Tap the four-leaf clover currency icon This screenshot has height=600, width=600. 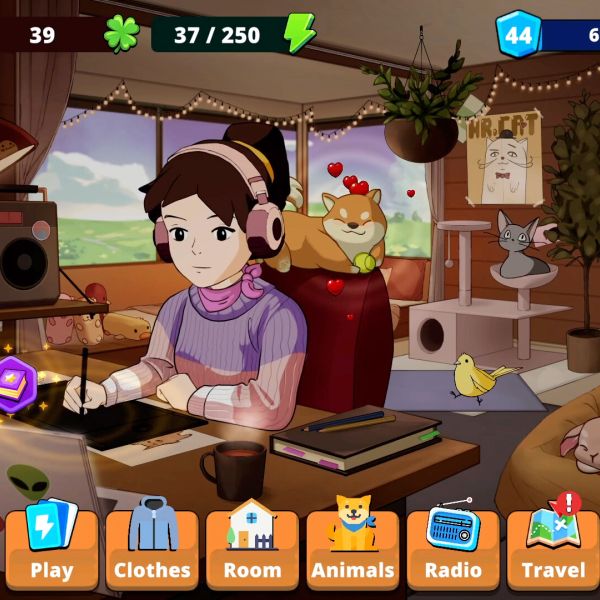[121, 34]
